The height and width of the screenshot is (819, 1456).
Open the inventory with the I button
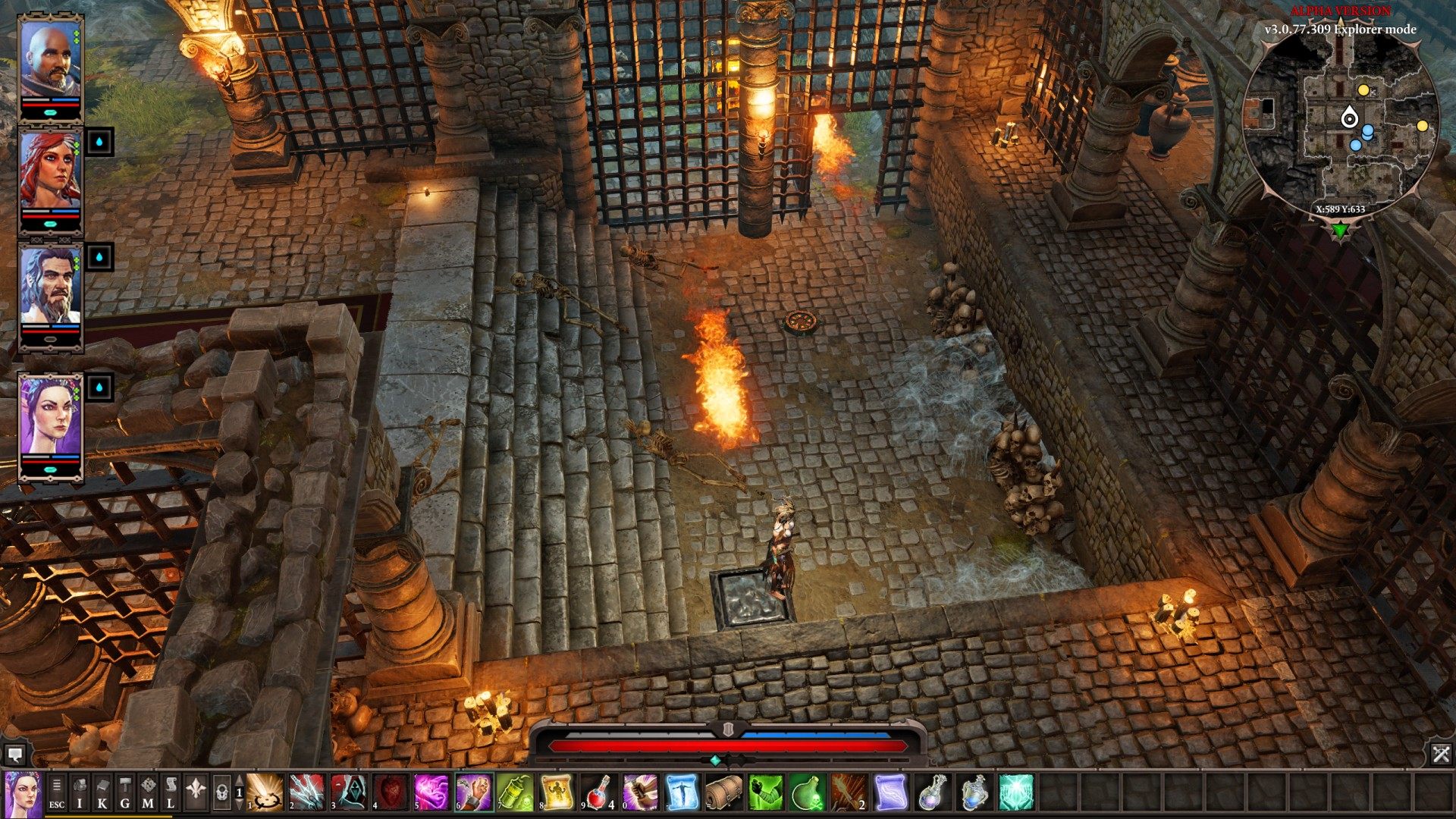coord(80,792)
